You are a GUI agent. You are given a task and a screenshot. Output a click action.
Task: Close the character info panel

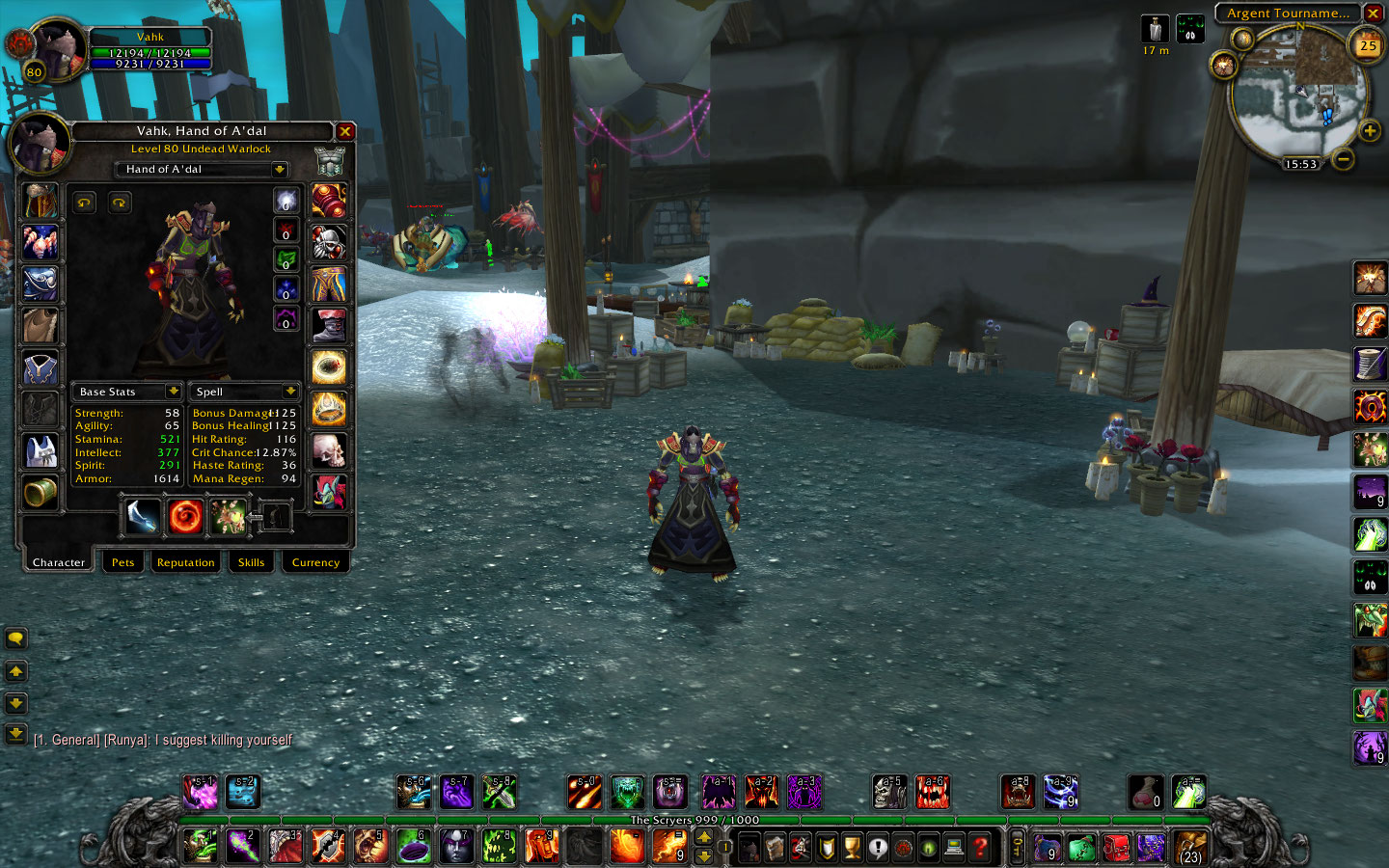tap(344, 131)
